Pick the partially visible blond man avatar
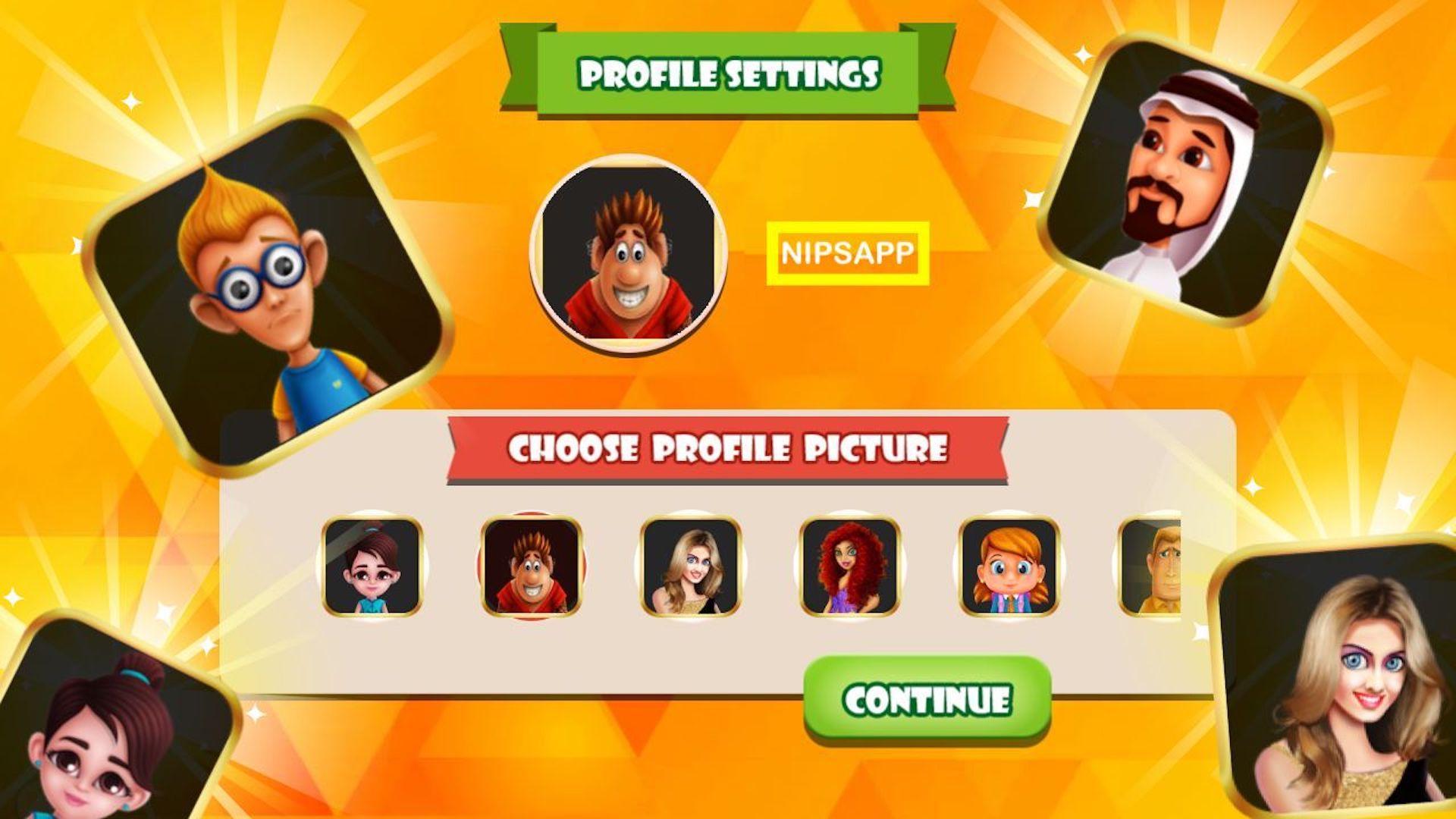 point(1151,566)
